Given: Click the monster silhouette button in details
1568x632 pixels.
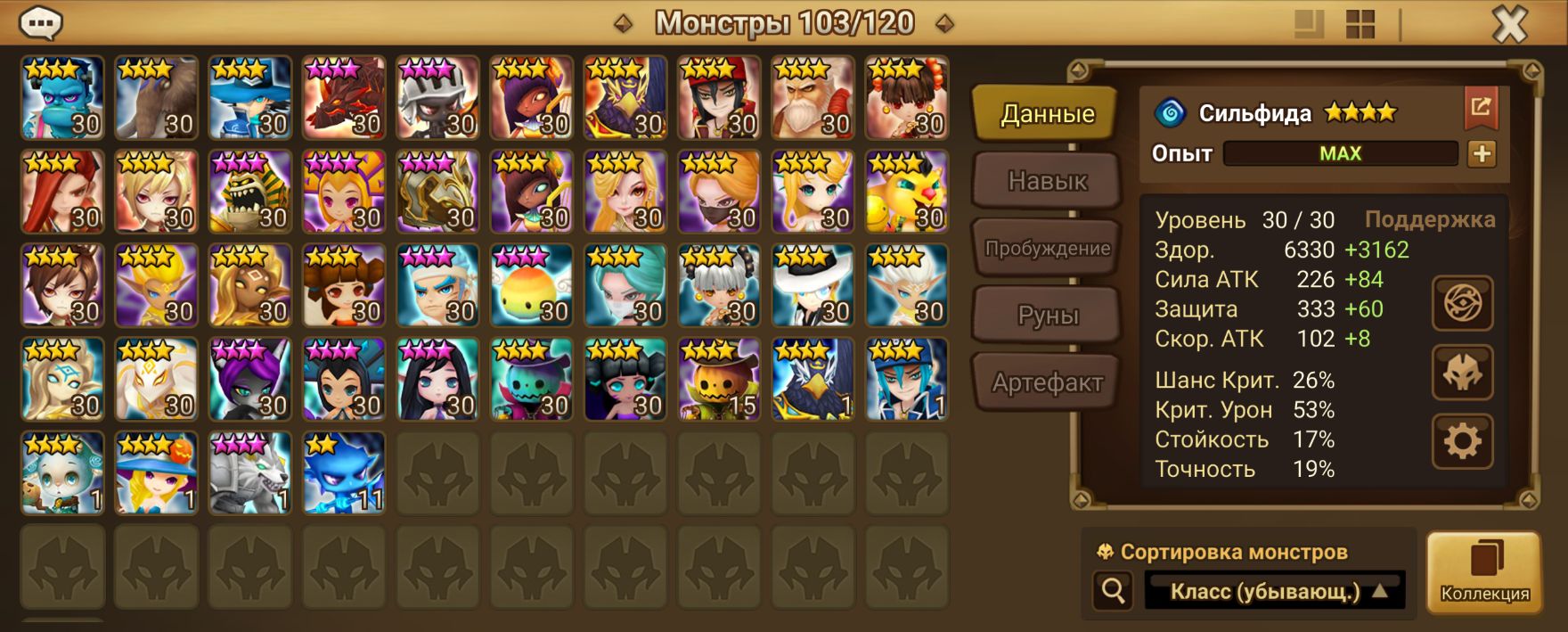Looking at the screenshot, I should [x=1462, y=373].
